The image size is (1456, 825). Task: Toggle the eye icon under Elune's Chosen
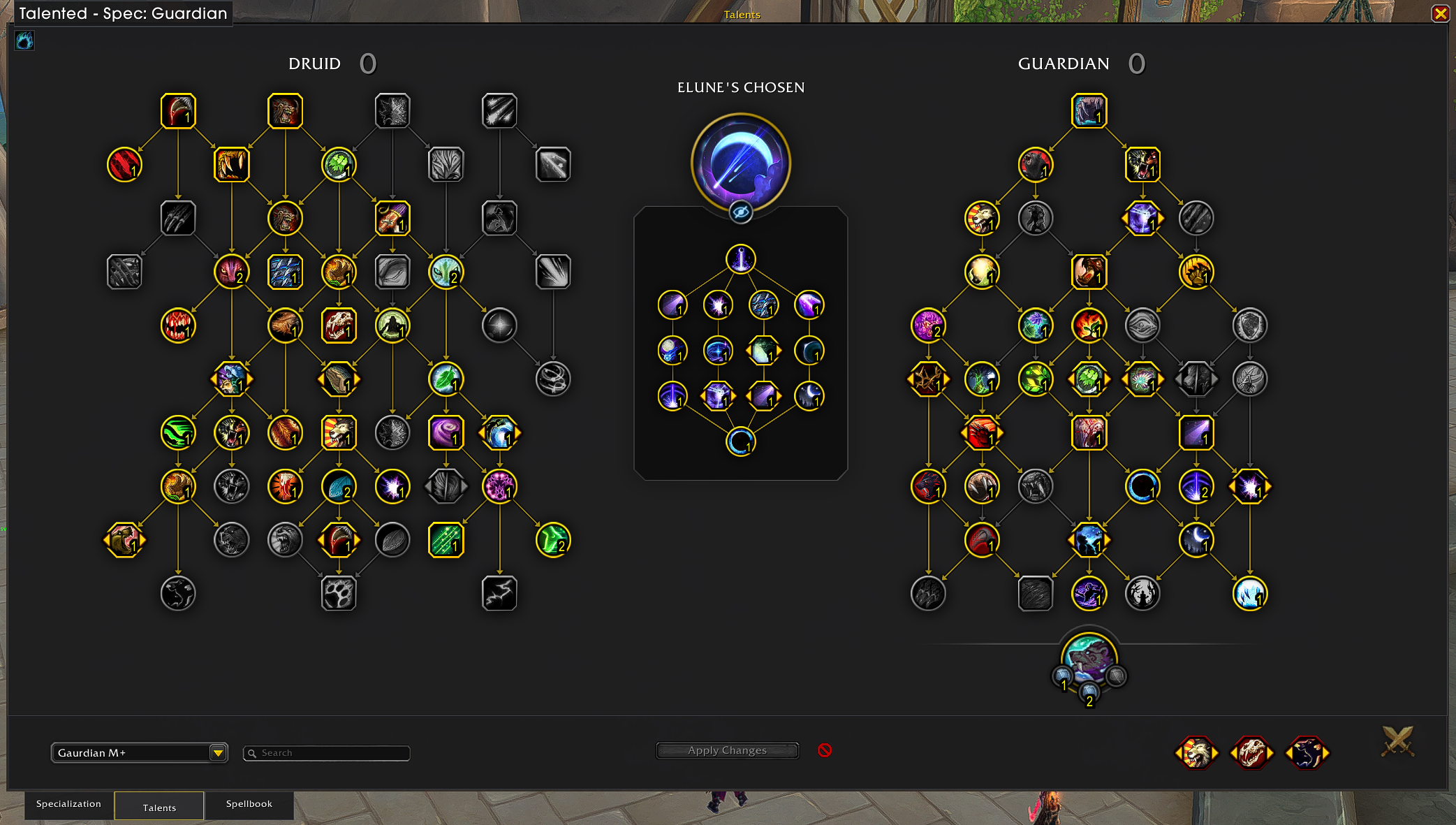click(x=741, y=212)
